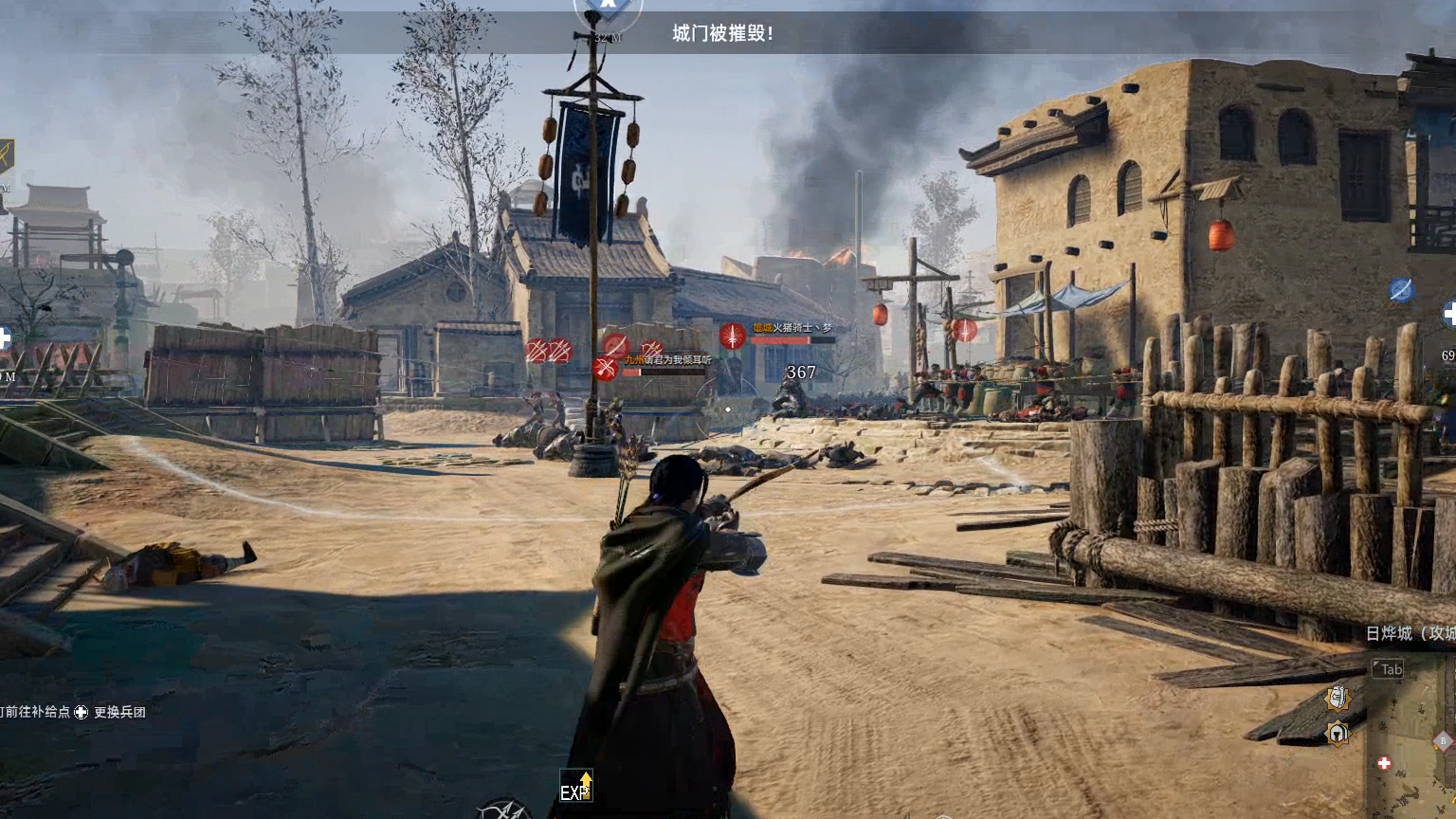Select the B capture point on minimap
This screenshot has height=819, width=1456.
point(1444,740)
